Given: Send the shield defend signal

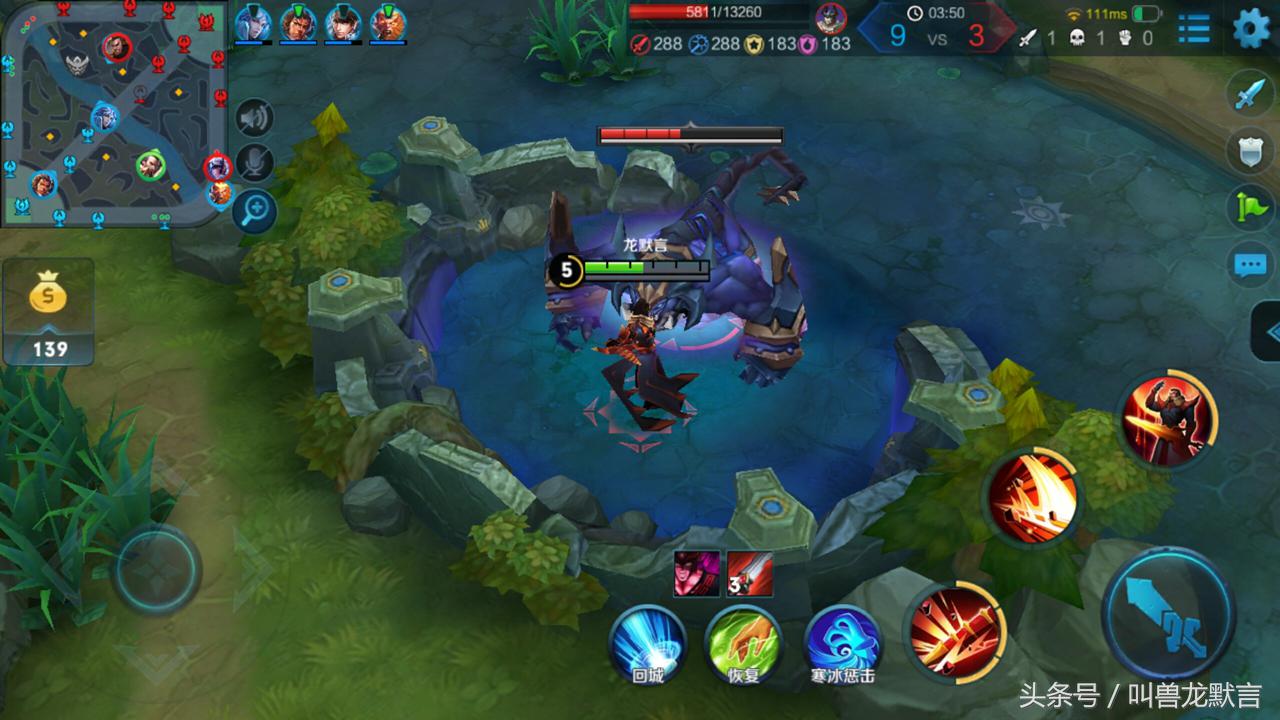Looking at the screenshot, I should coord(1250,150).
